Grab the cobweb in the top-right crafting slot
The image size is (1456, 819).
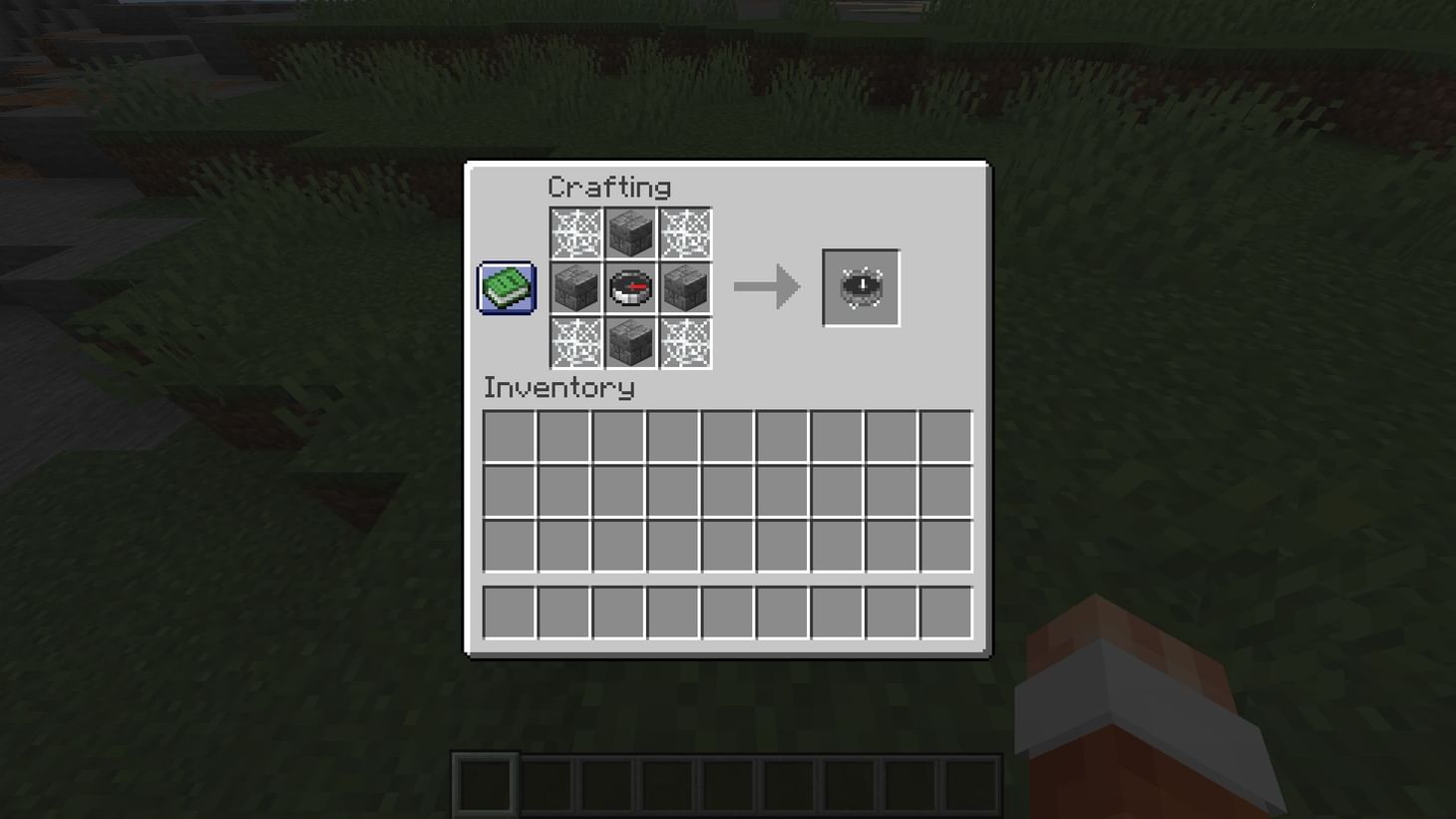(x=686, y=233)
